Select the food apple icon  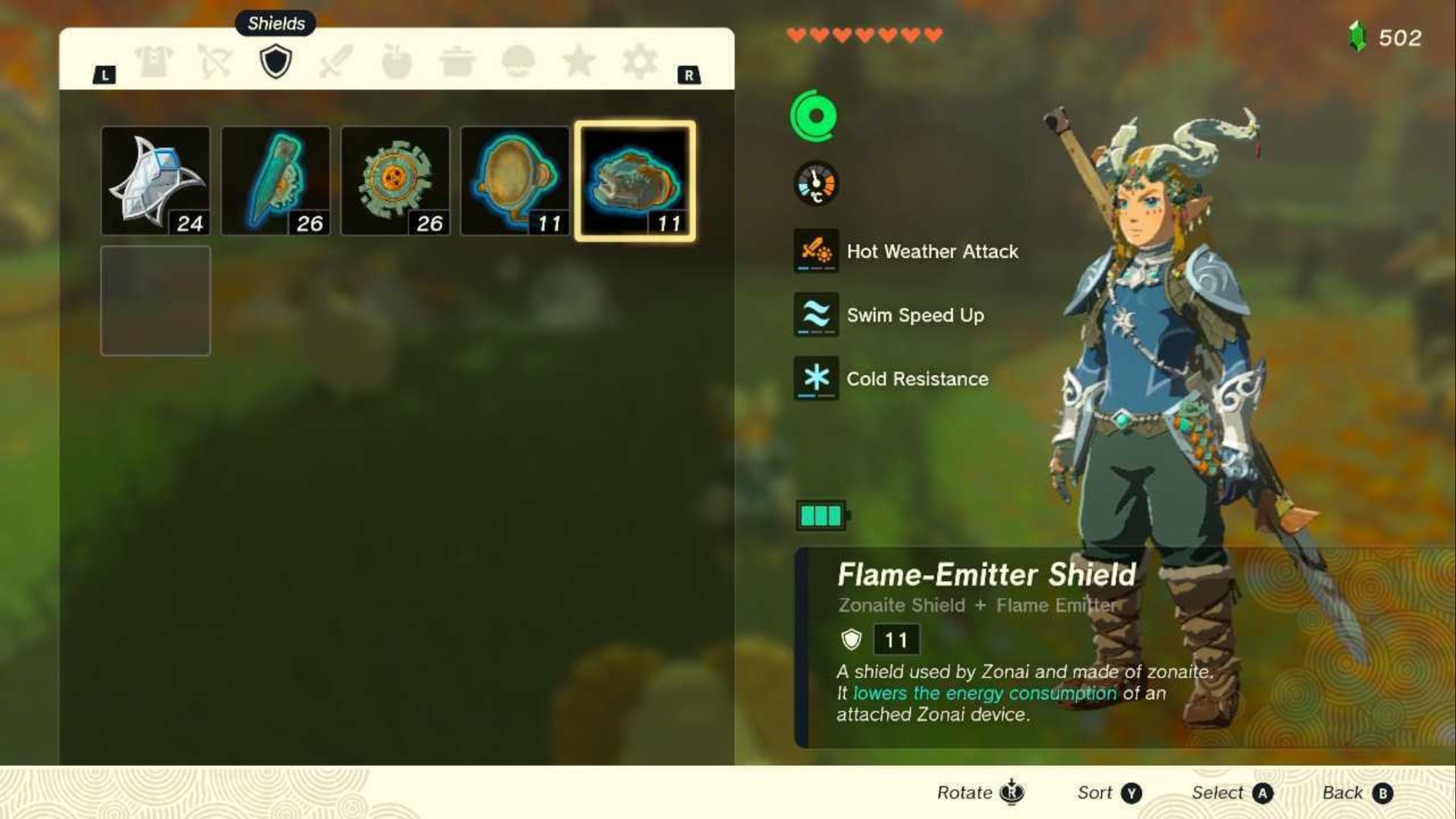397,62
